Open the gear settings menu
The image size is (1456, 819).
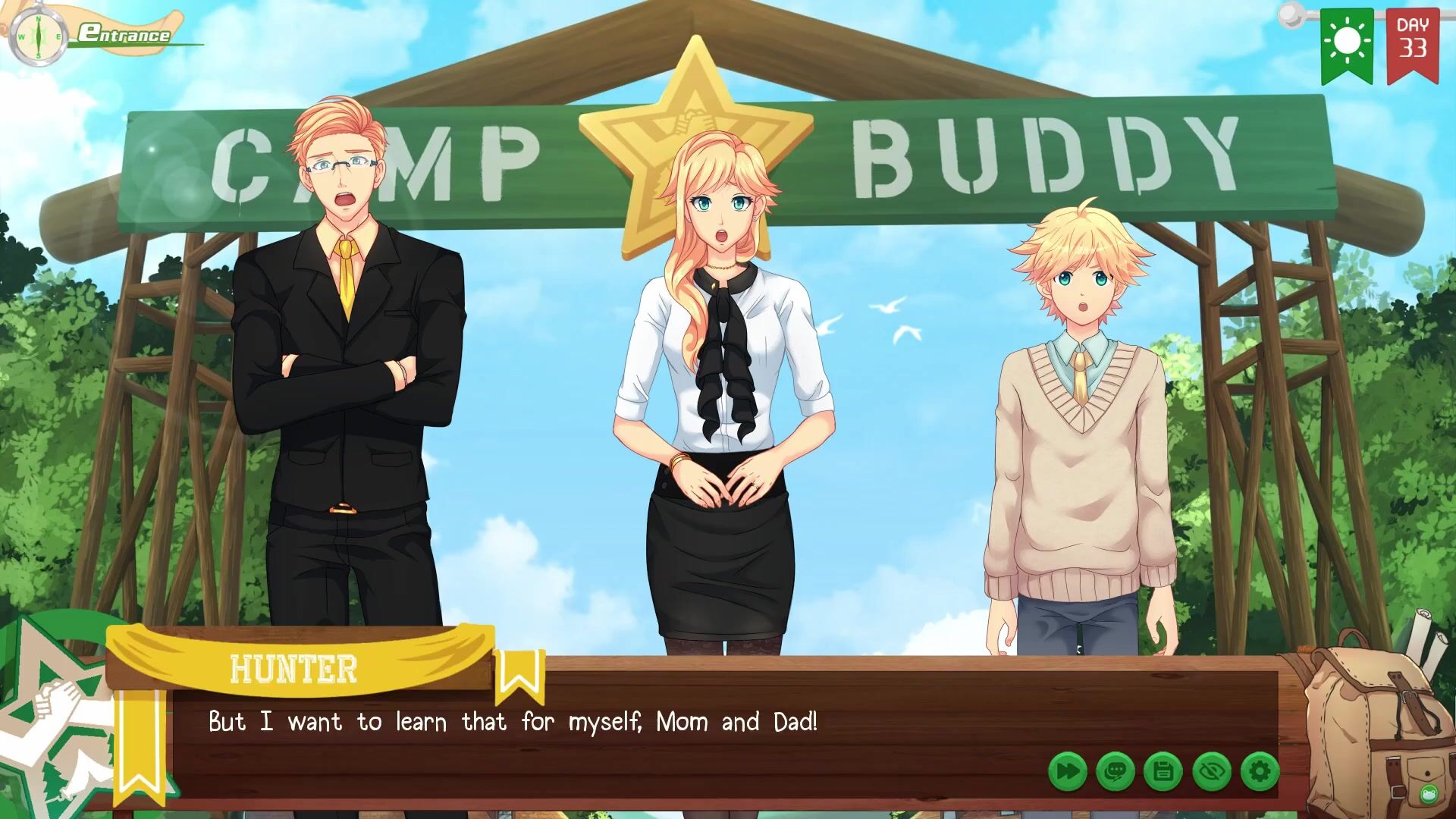[x=1260, y=772]
